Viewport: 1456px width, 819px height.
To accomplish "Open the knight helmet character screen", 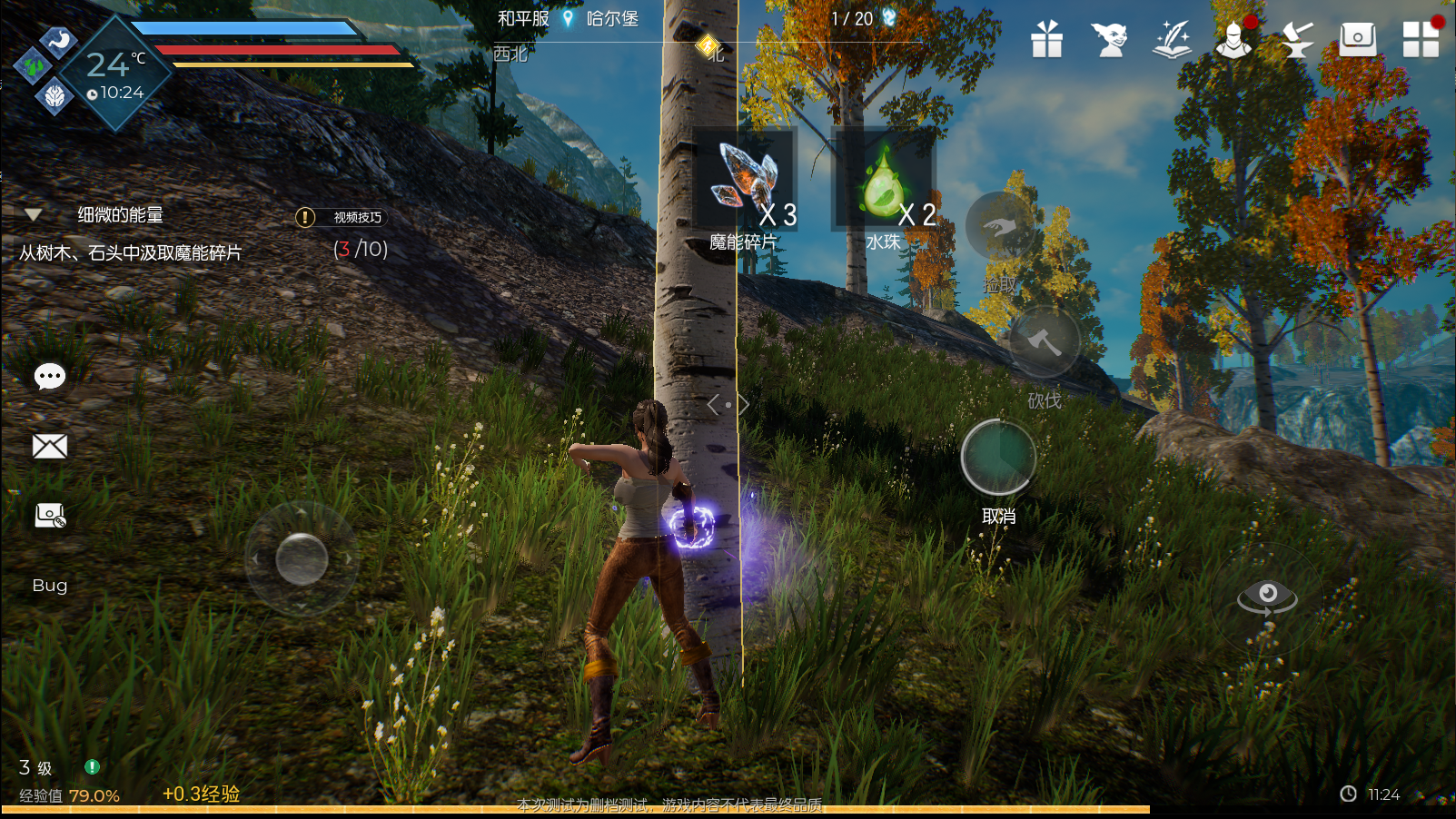I will tap(1233, 40).
